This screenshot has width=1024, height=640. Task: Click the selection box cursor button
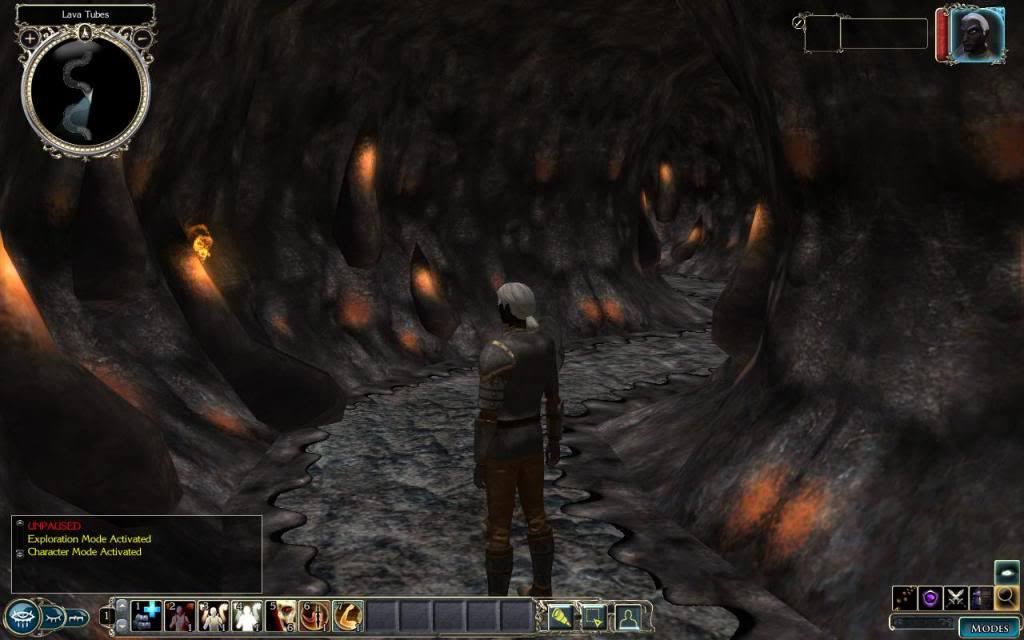point(594,616)
